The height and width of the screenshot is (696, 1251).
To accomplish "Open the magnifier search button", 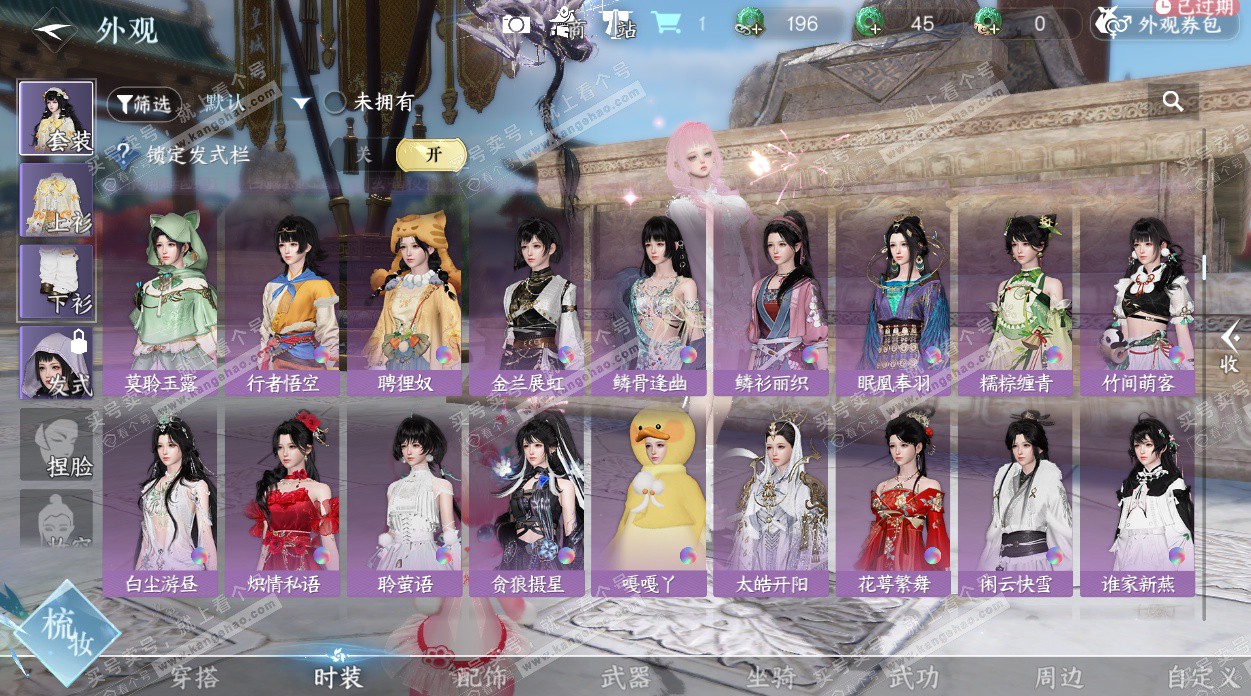I will point(1173,101).
